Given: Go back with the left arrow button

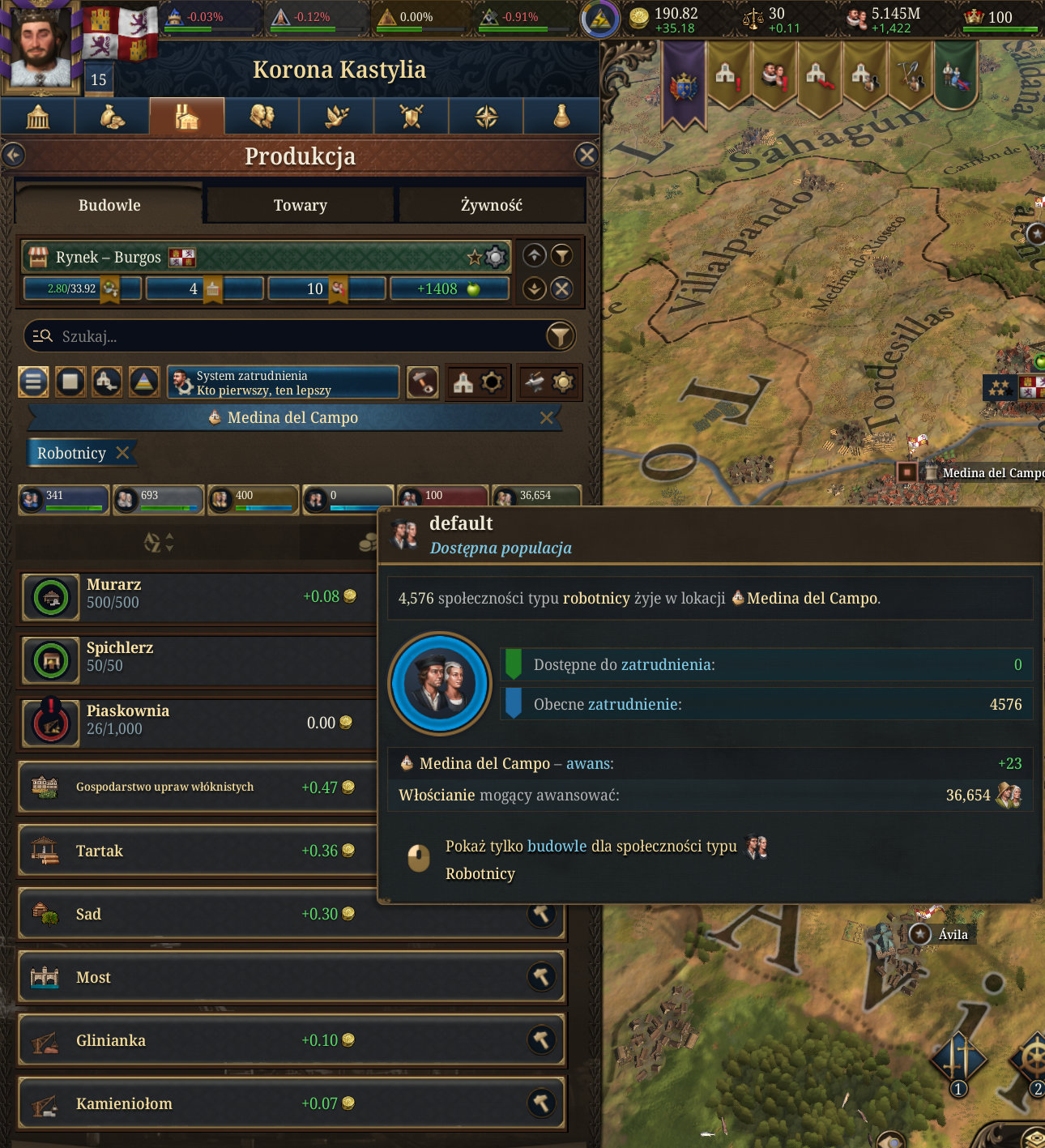Looking at the screenshot, I should click(14, 155).
